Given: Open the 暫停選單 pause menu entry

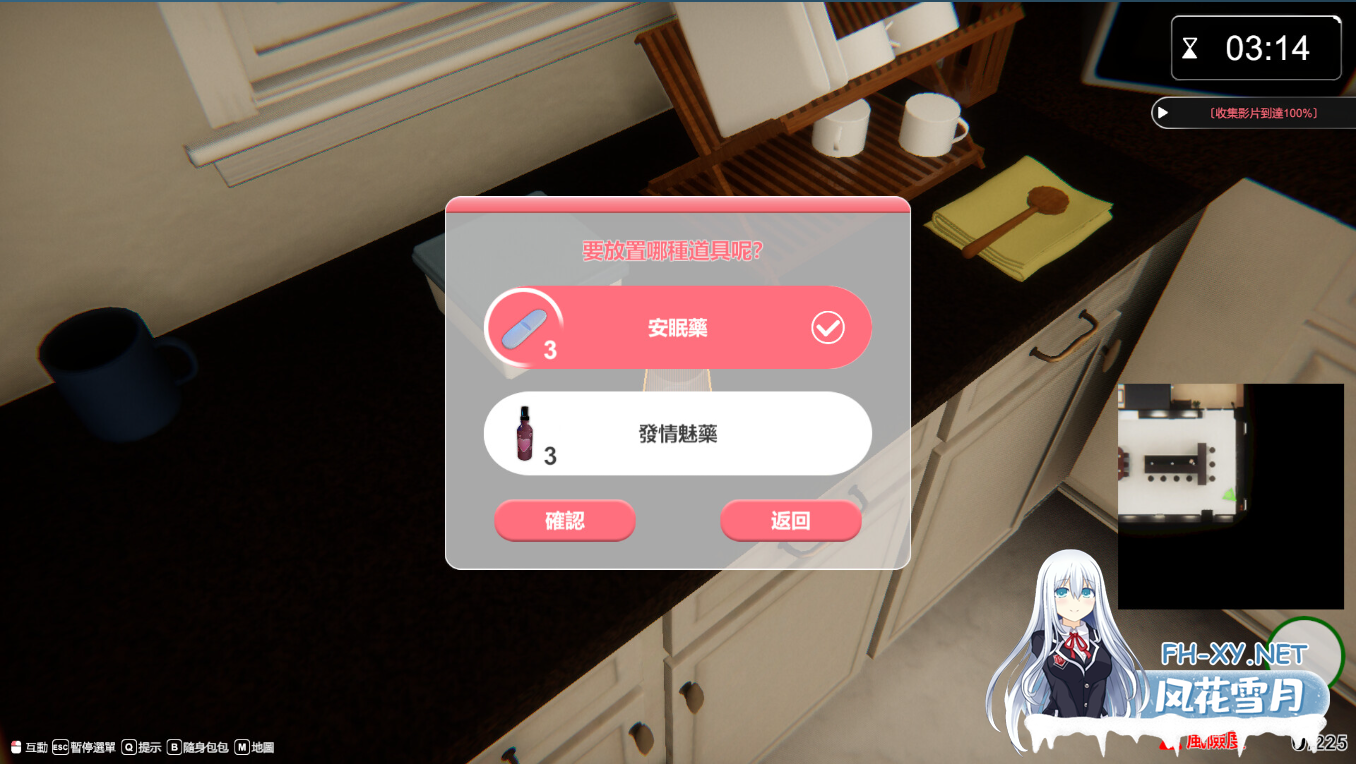Looking at the screenshot, I should (x=95, y=746).
